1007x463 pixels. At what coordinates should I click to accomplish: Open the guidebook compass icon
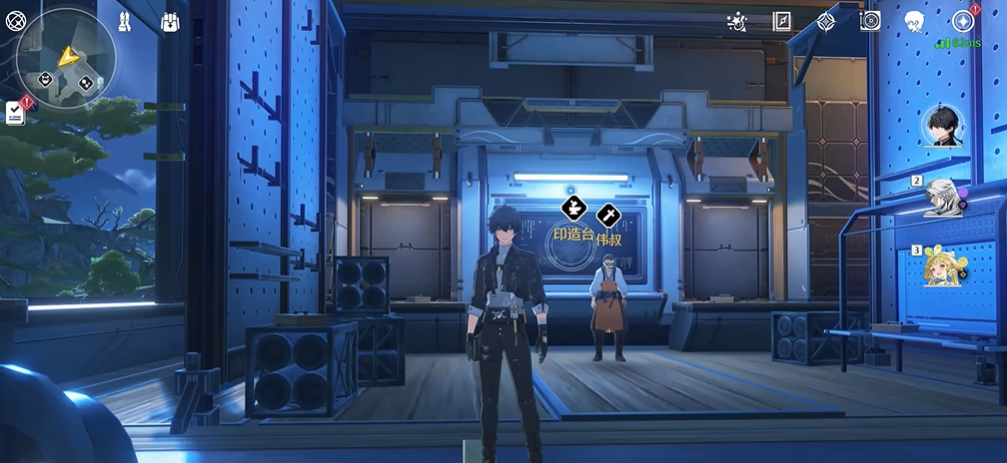click(781, 21)
